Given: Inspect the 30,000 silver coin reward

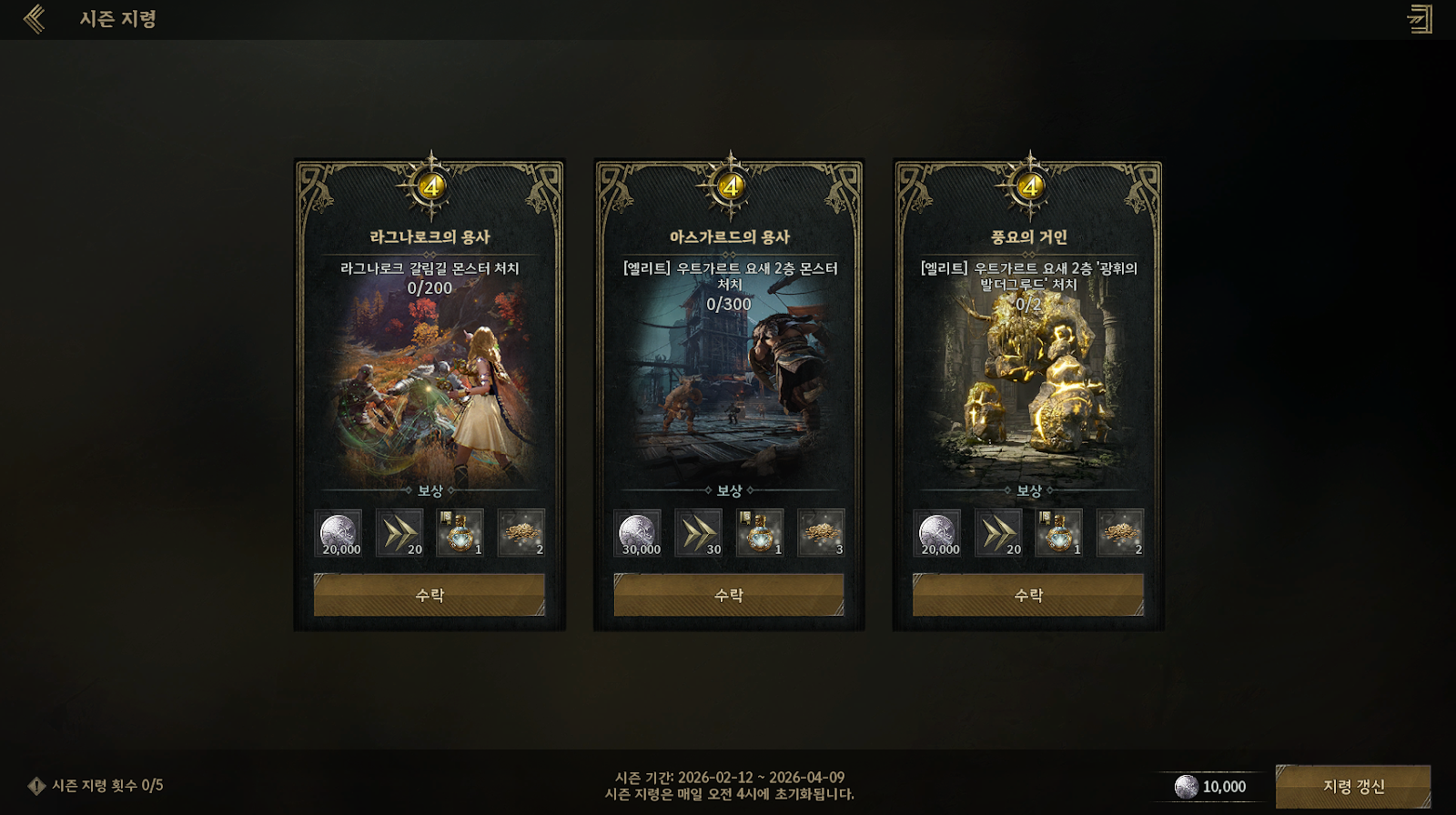Looking at the screenshot, I should pos(638,533).
